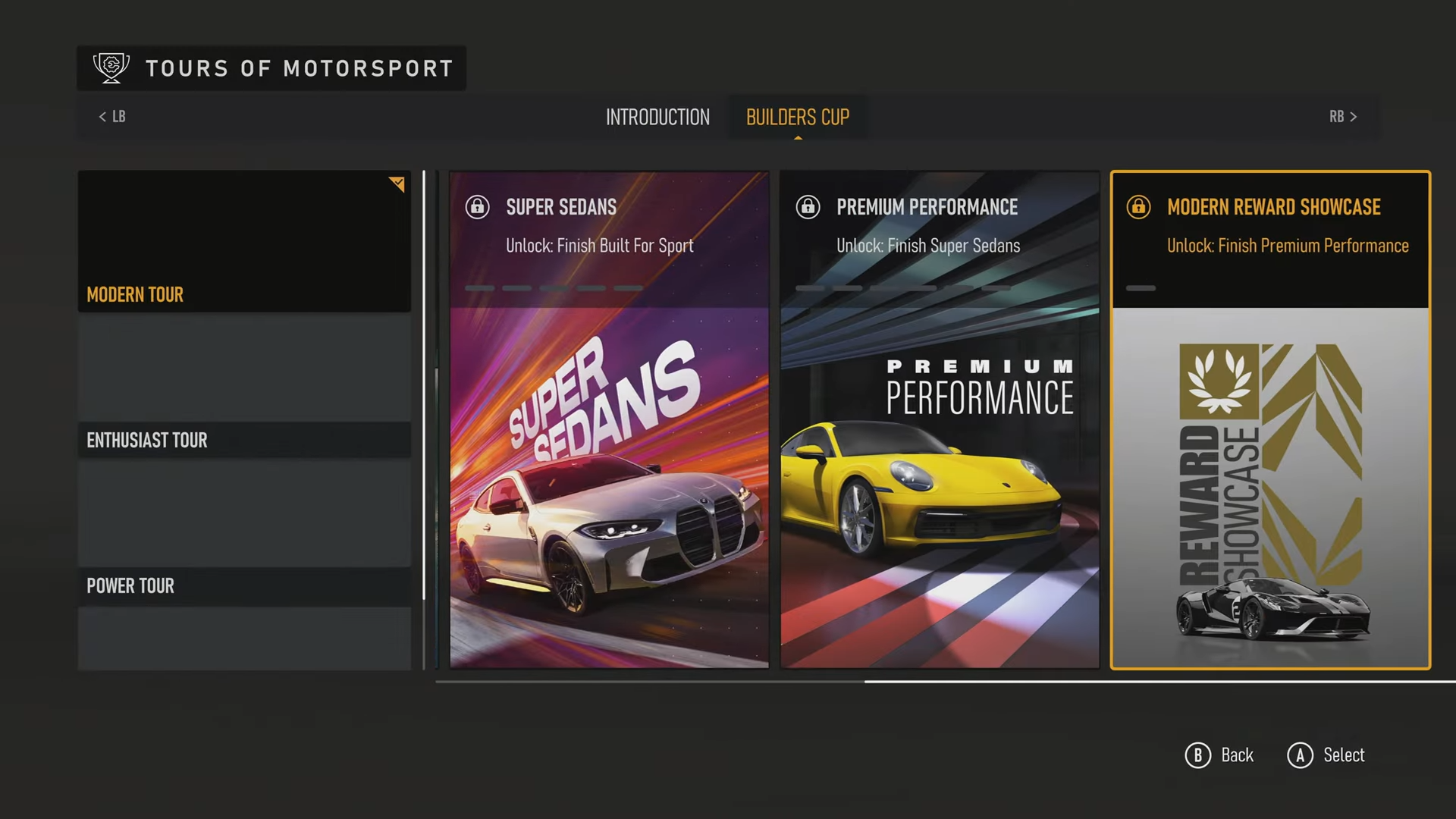Pick the Premium Performance series card
Viewport: 1456px width, 819px height.
pyautogui.click(x=940, y=419)
